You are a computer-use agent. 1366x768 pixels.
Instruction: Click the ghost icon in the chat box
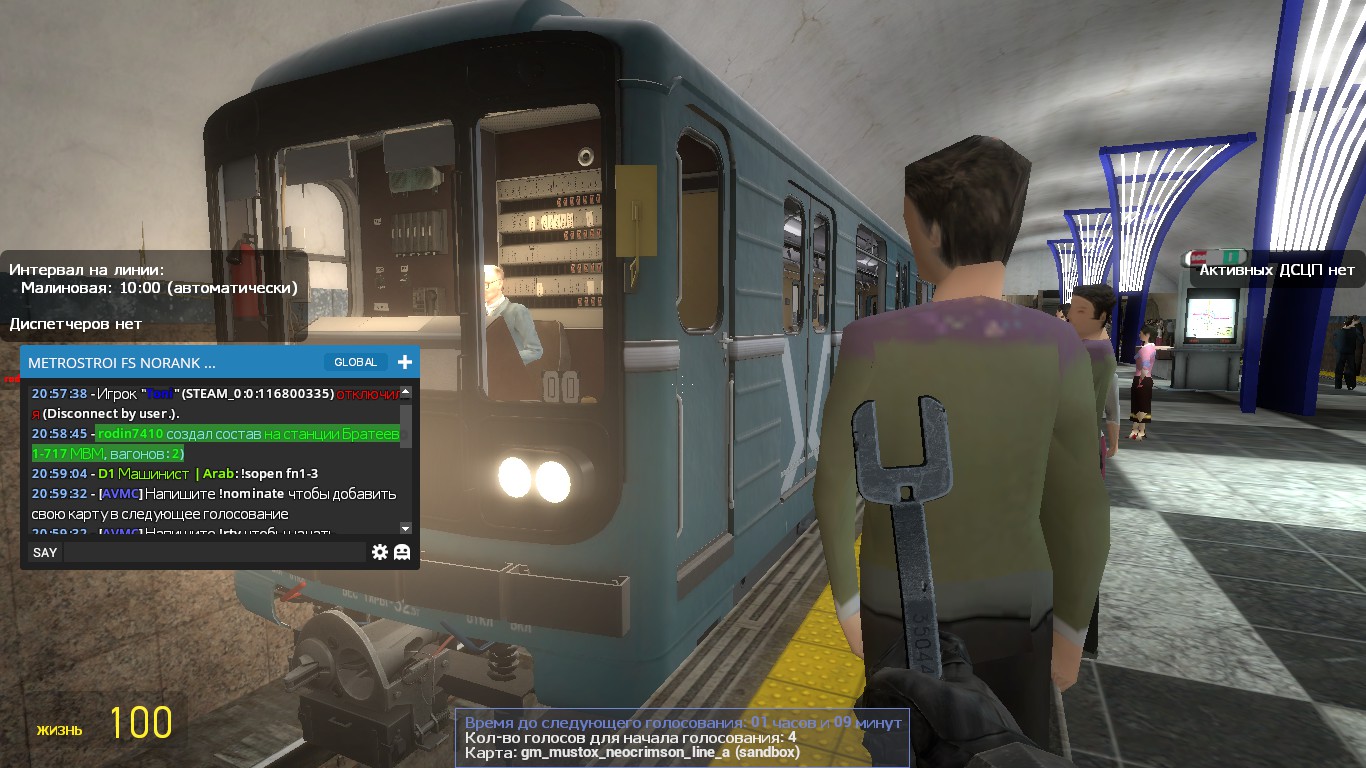[402, 552]
